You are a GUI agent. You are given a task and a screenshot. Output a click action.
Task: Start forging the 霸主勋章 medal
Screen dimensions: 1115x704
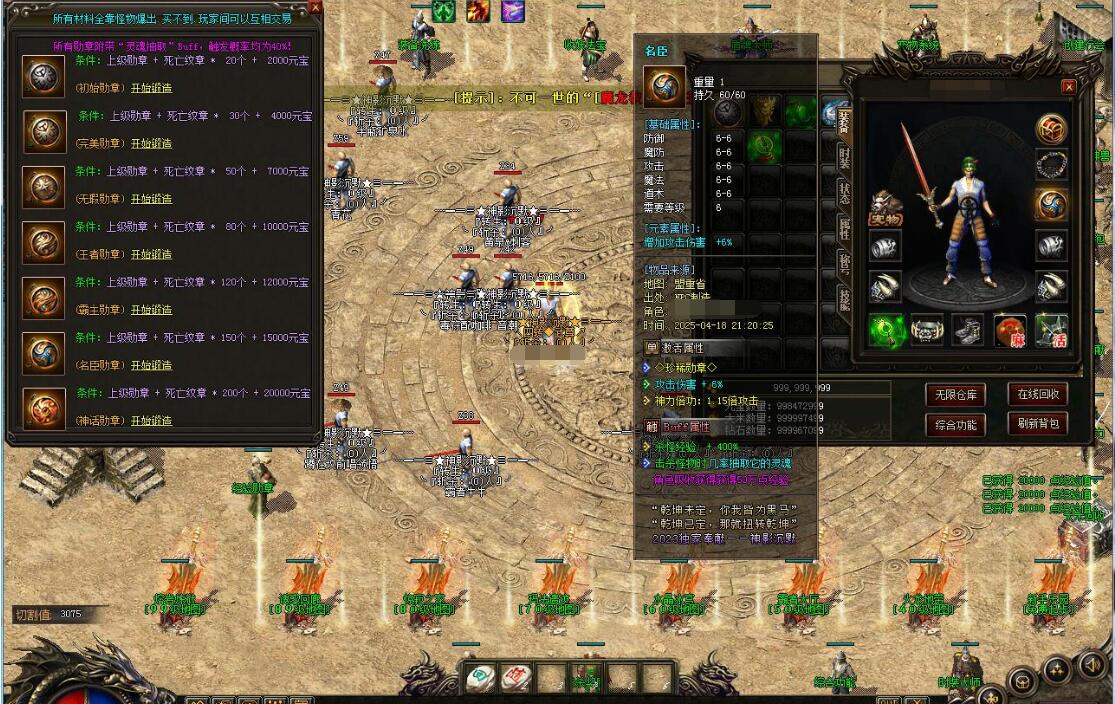(151, 310)
